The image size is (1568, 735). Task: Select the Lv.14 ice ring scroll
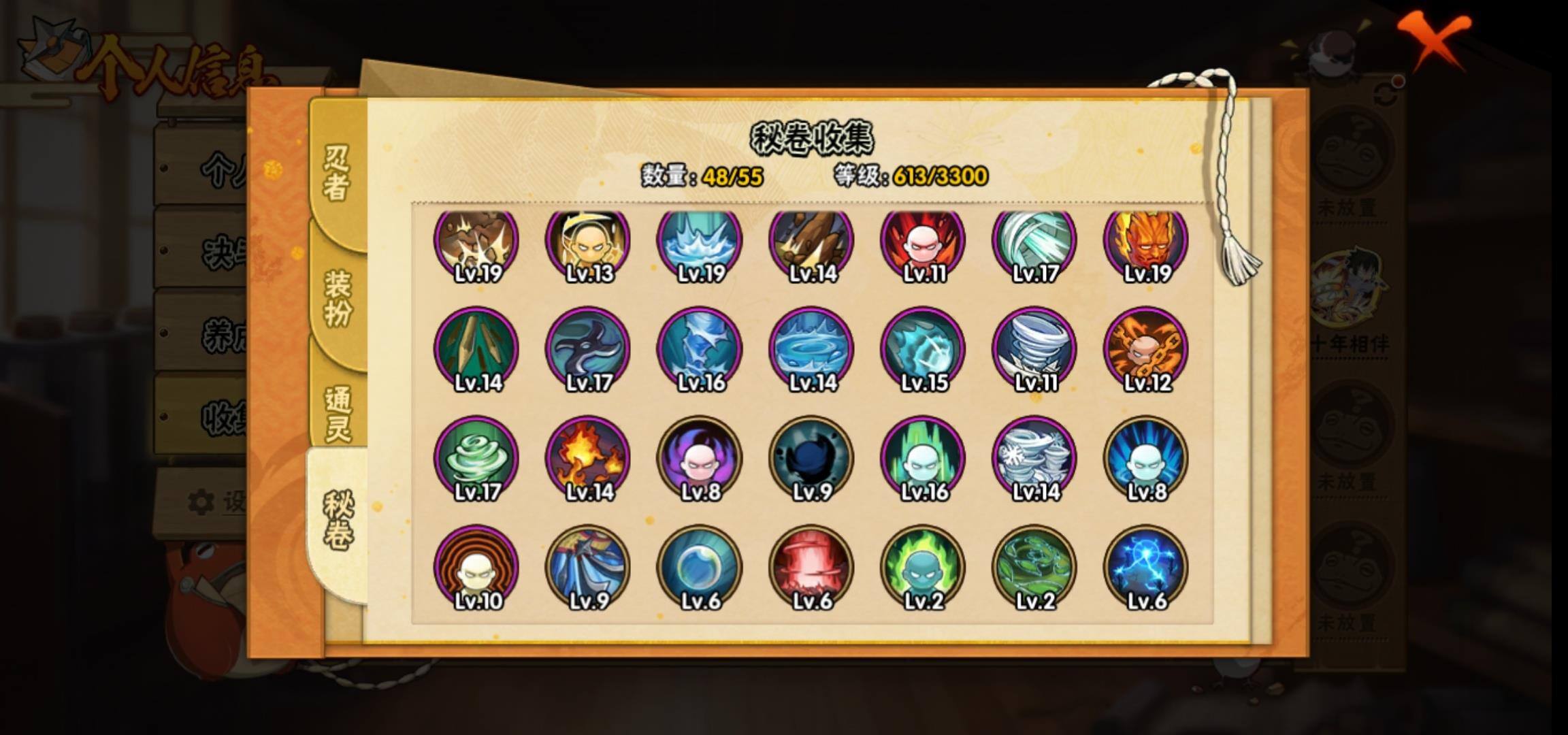[811, 348]
